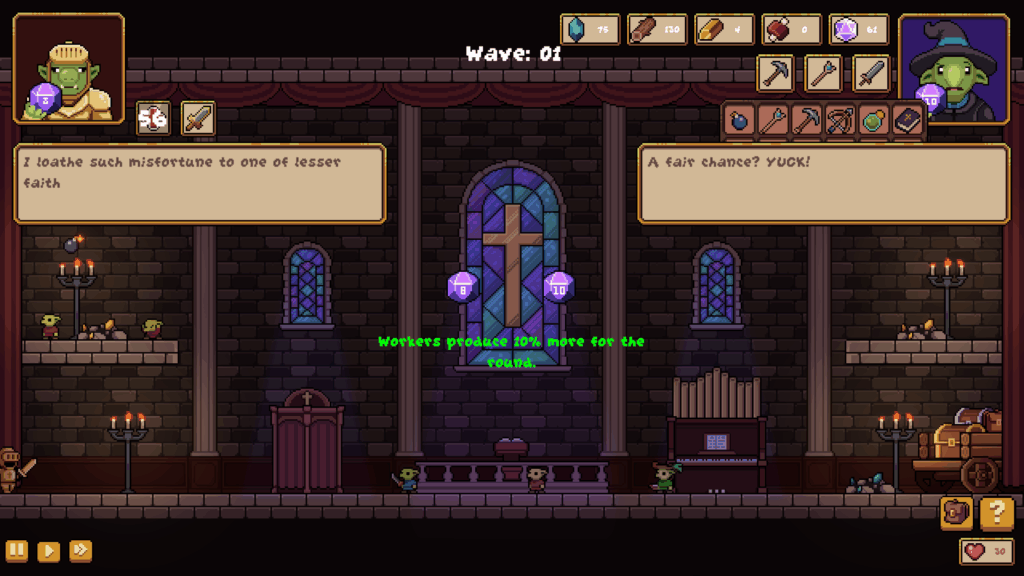Click the goblin knight portrait

click(x=69, y=68)
